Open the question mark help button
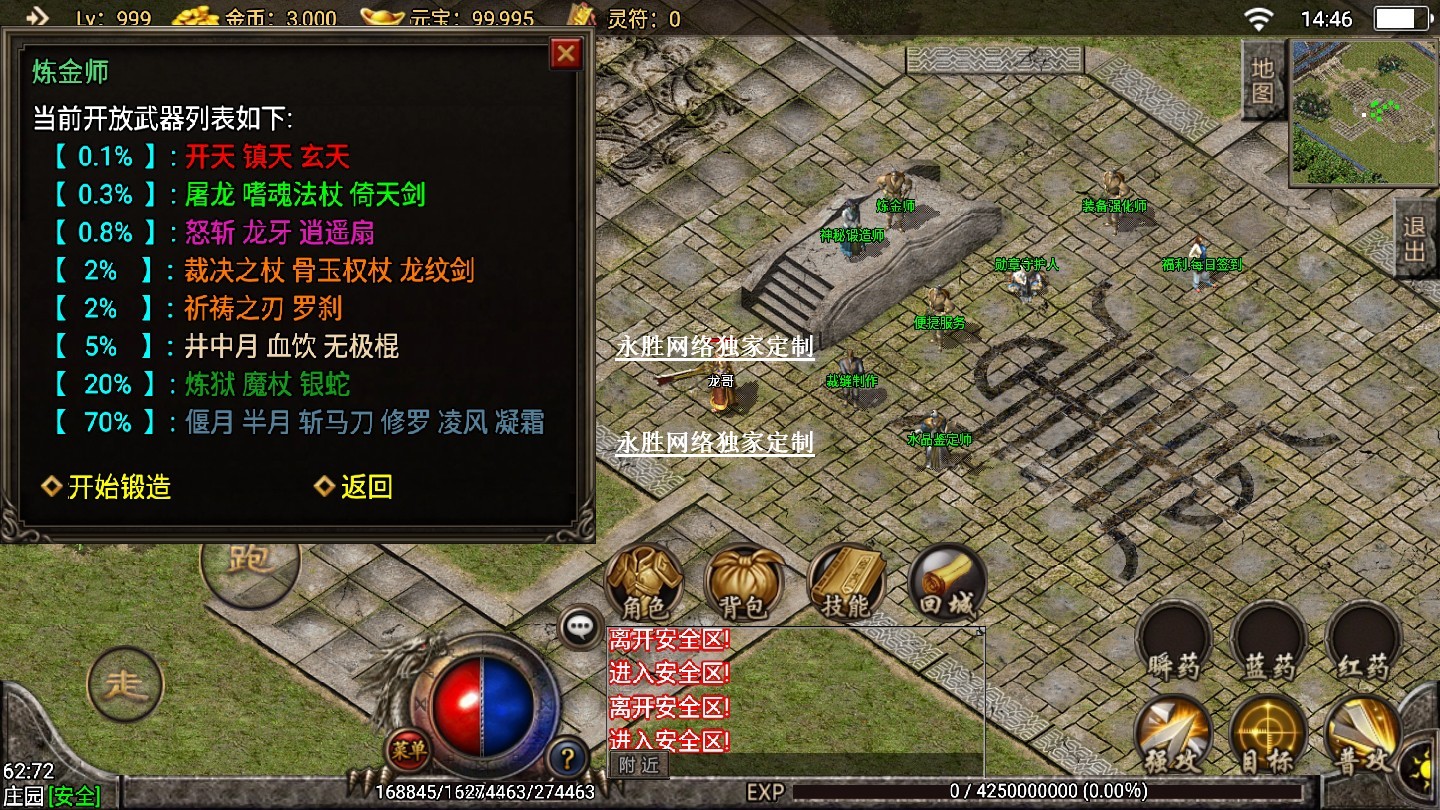The width and height of the screenshot is (1440, 810). click(x=567, y=758)
